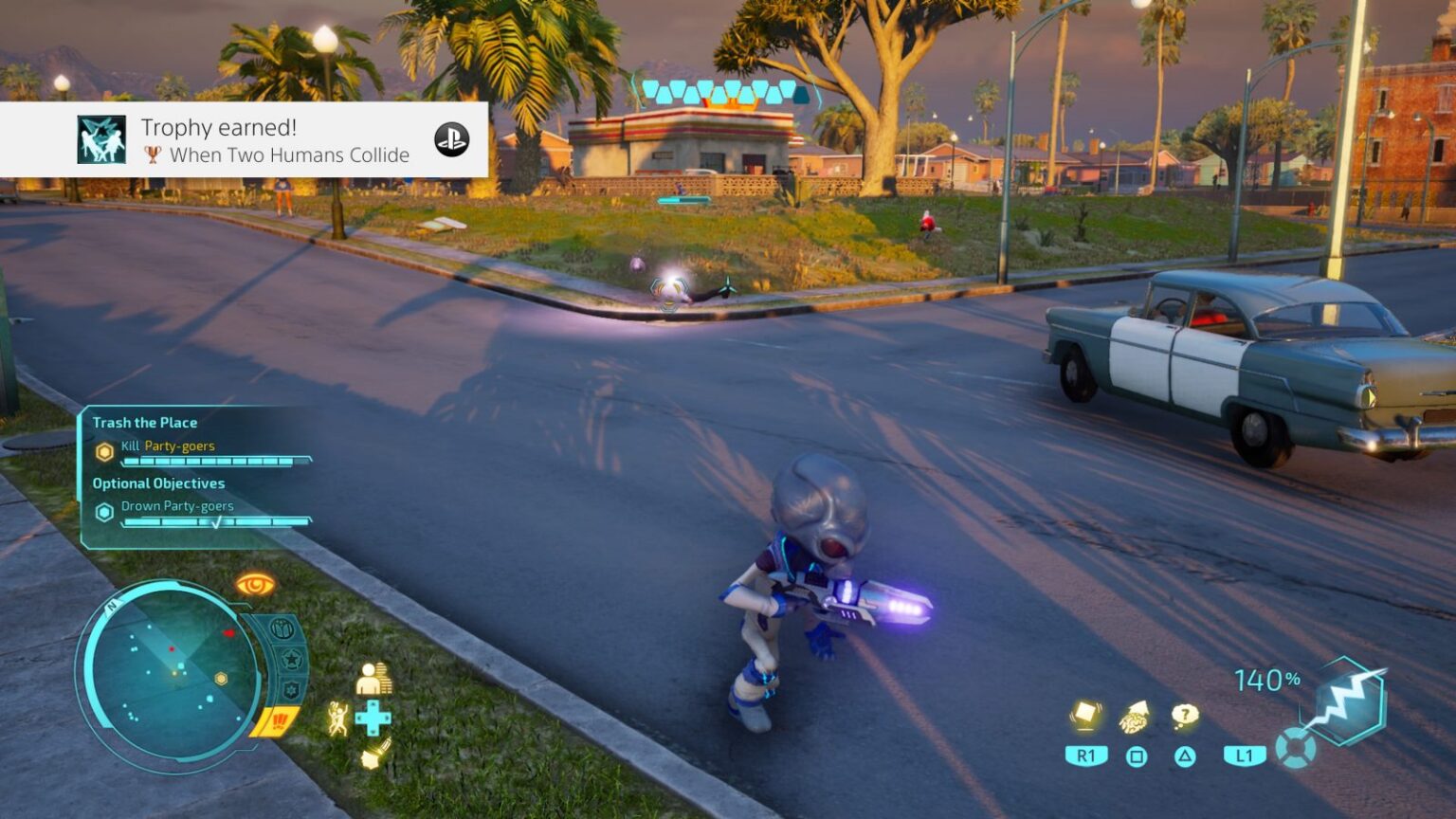The image size is (1456, 819).
Task: Toggle the orange eye detection indicator
Action: tap(253, 583)
